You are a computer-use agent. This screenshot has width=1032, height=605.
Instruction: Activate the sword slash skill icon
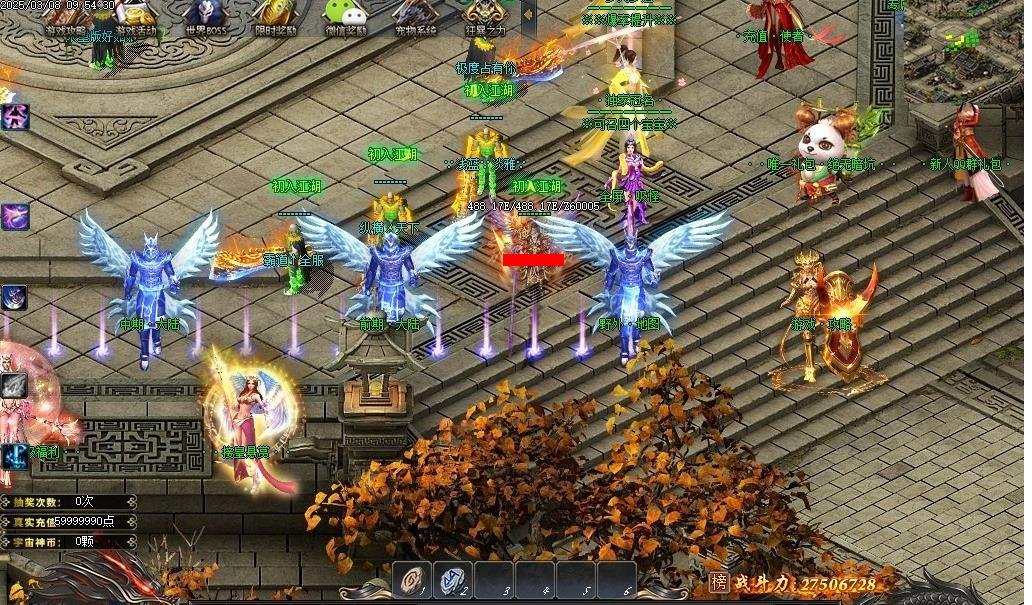pos(14,385)
